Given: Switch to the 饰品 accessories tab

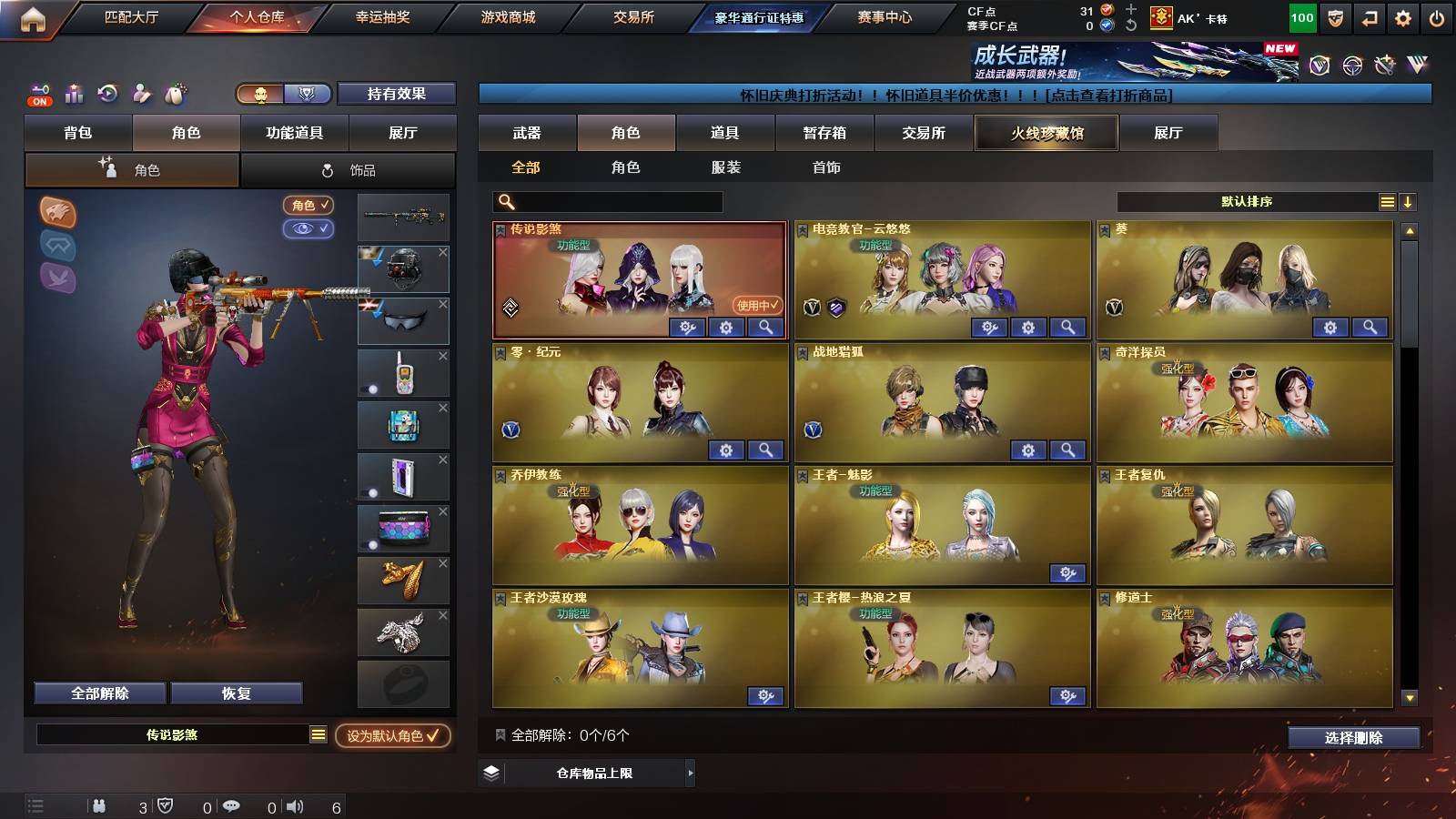Looking at the screenshot, I should tap(350, 169).
